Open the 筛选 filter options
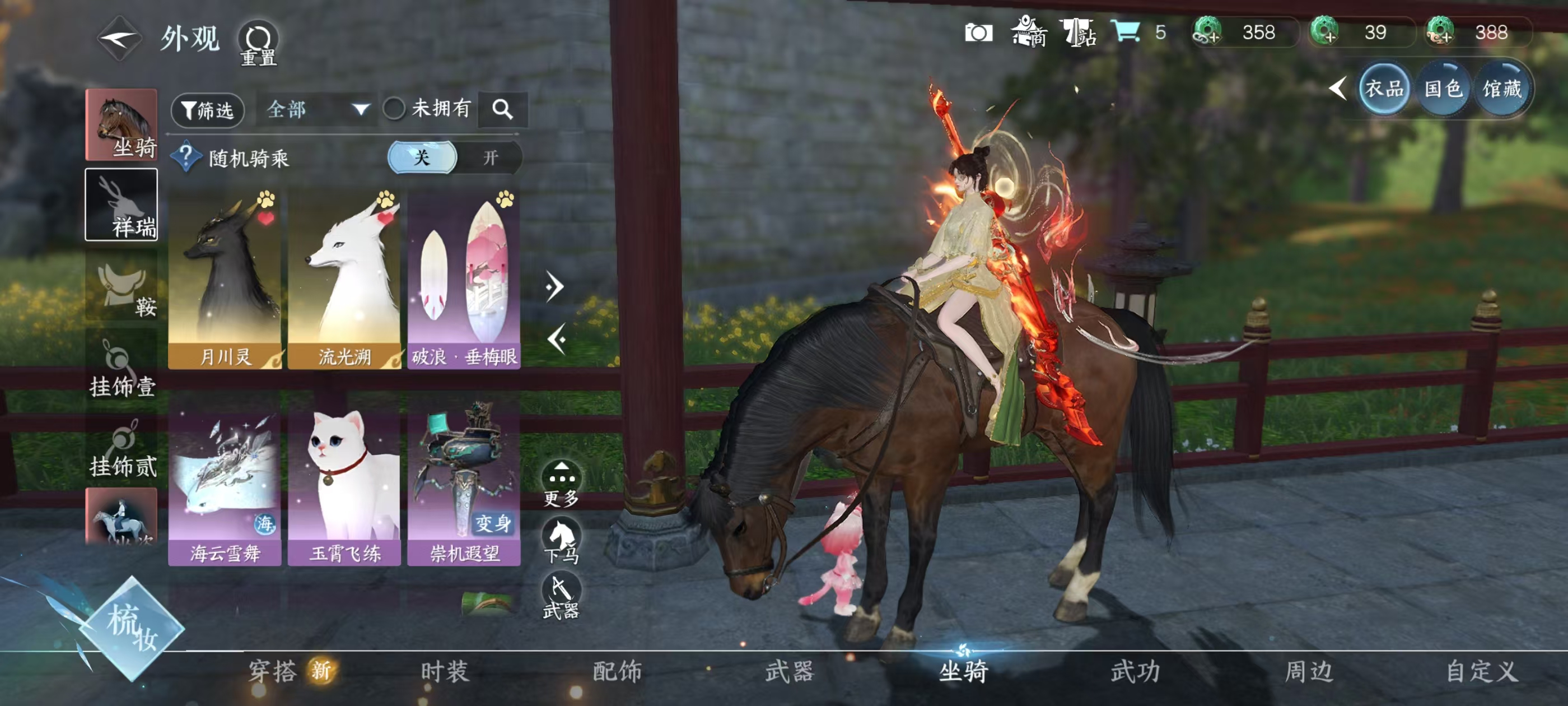The width and height of the screenshot is (1568, 706). point(208,110)
